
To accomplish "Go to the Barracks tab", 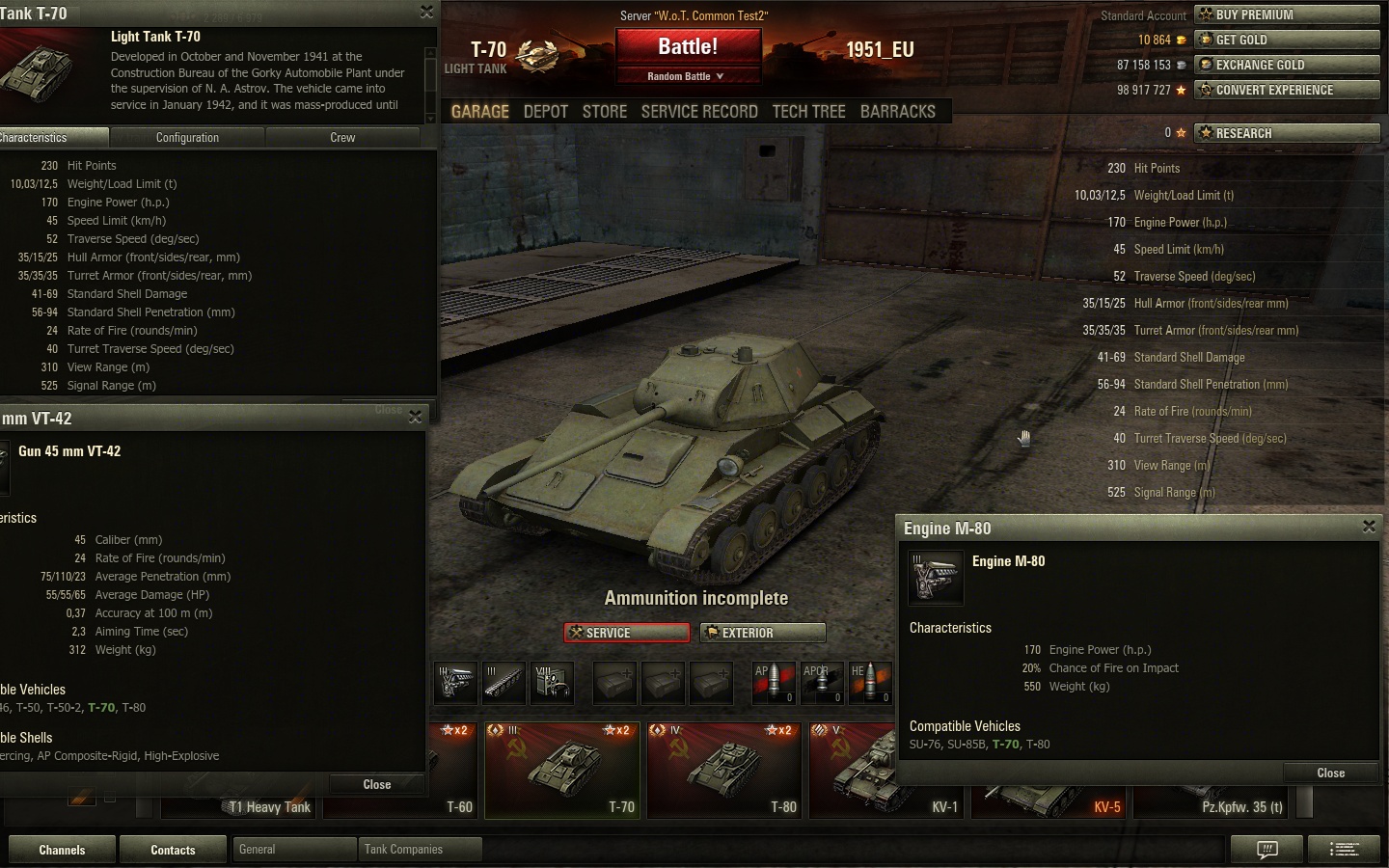I will pyautogui.click(x=897, y=112).
